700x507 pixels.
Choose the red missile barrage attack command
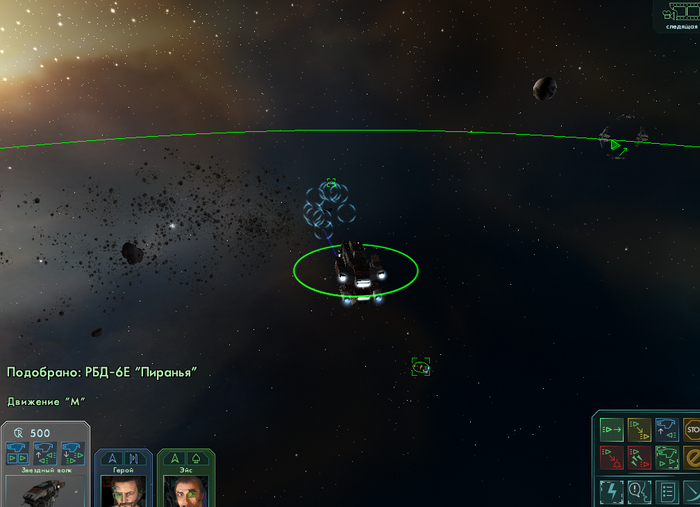pos(639,458)
